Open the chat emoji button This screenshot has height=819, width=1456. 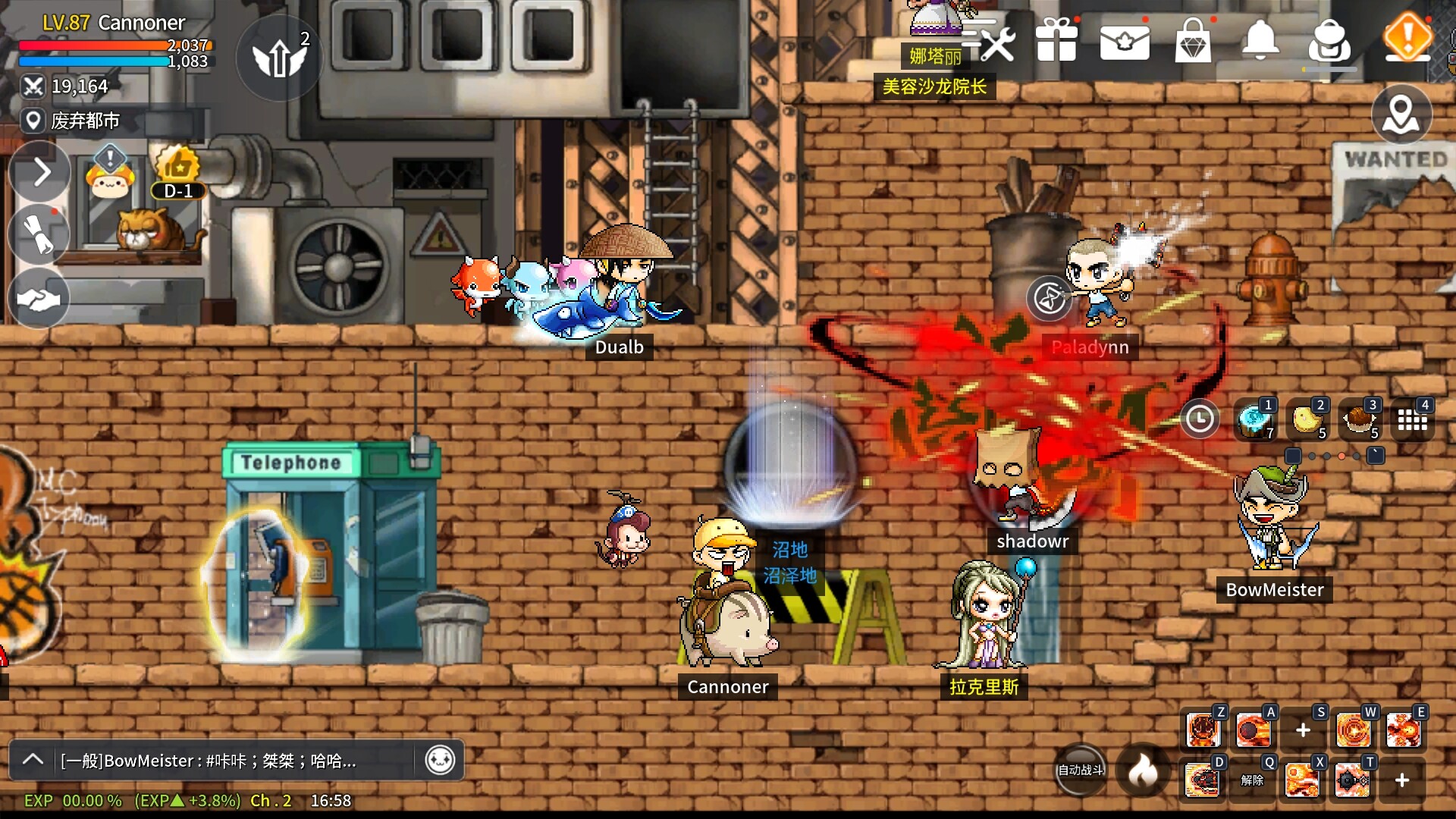coord(440,759)
